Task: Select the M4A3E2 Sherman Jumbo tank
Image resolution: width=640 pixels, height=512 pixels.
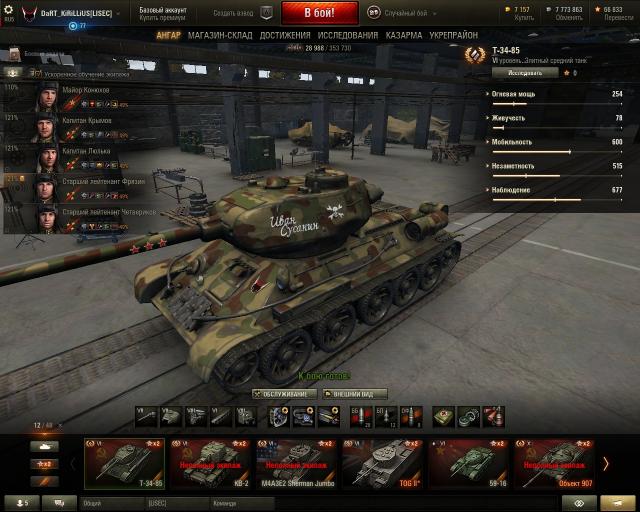Action: [x=295, y=462]
